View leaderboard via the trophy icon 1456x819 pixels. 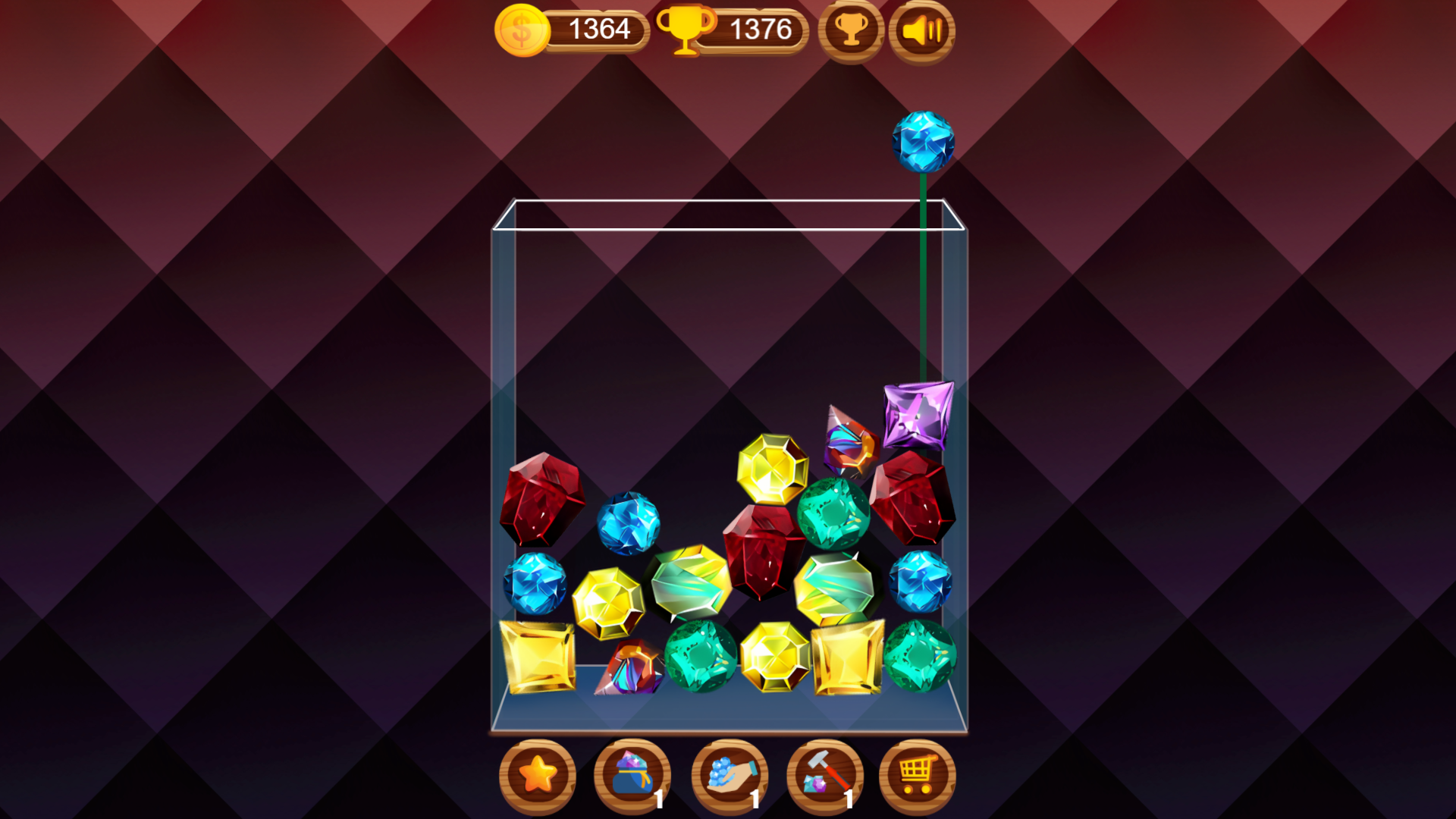(851, 30)
